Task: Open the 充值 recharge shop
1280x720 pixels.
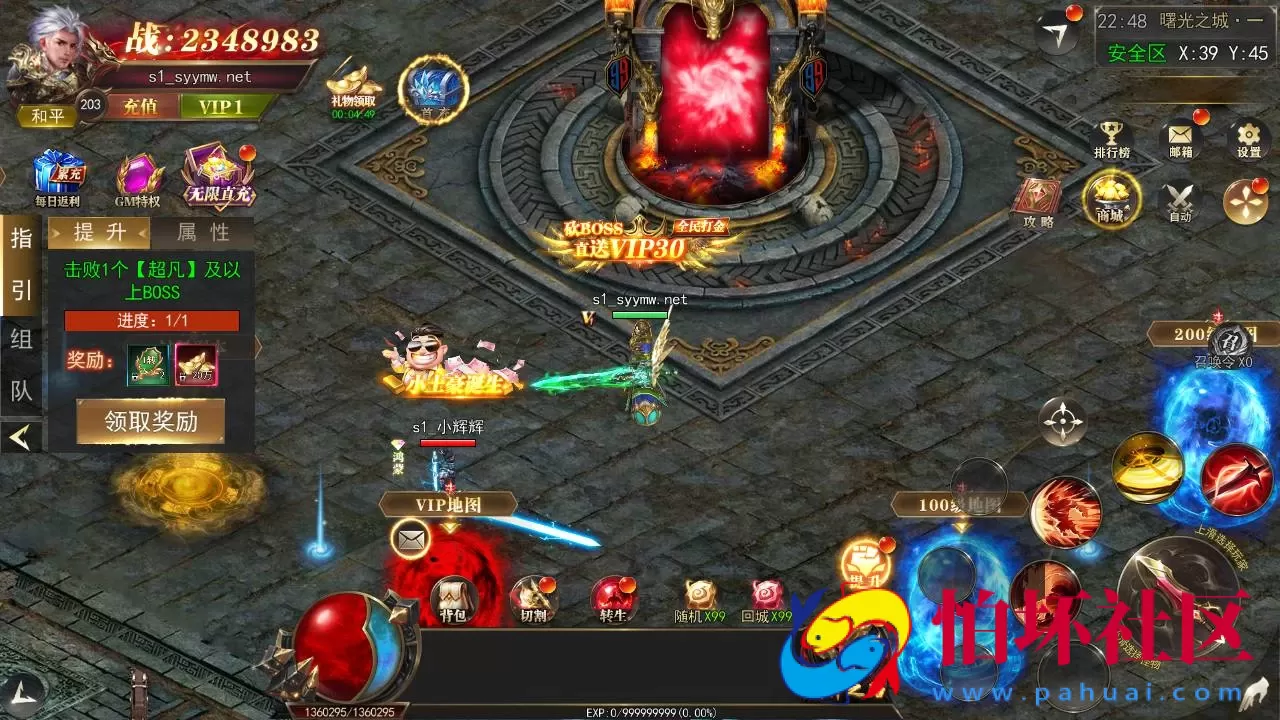Action: click(x=140, y=107)
